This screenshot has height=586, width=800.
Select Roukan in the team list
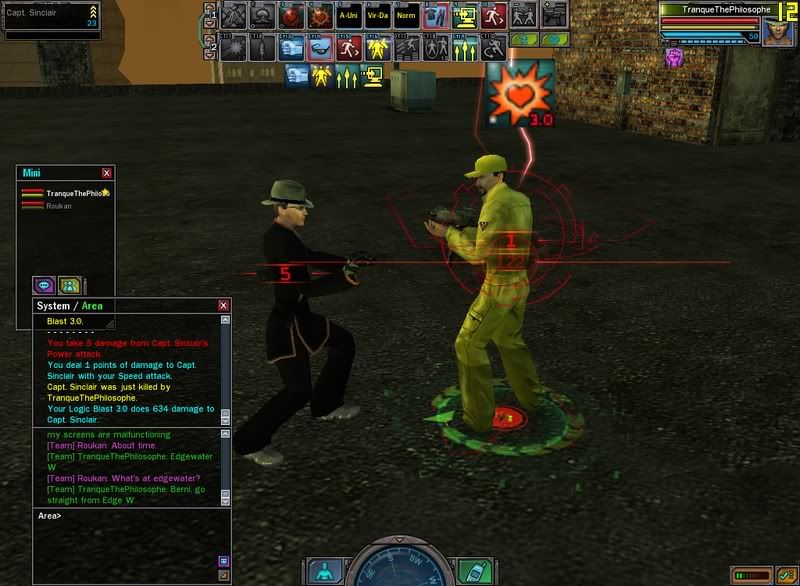pos(59,205)
